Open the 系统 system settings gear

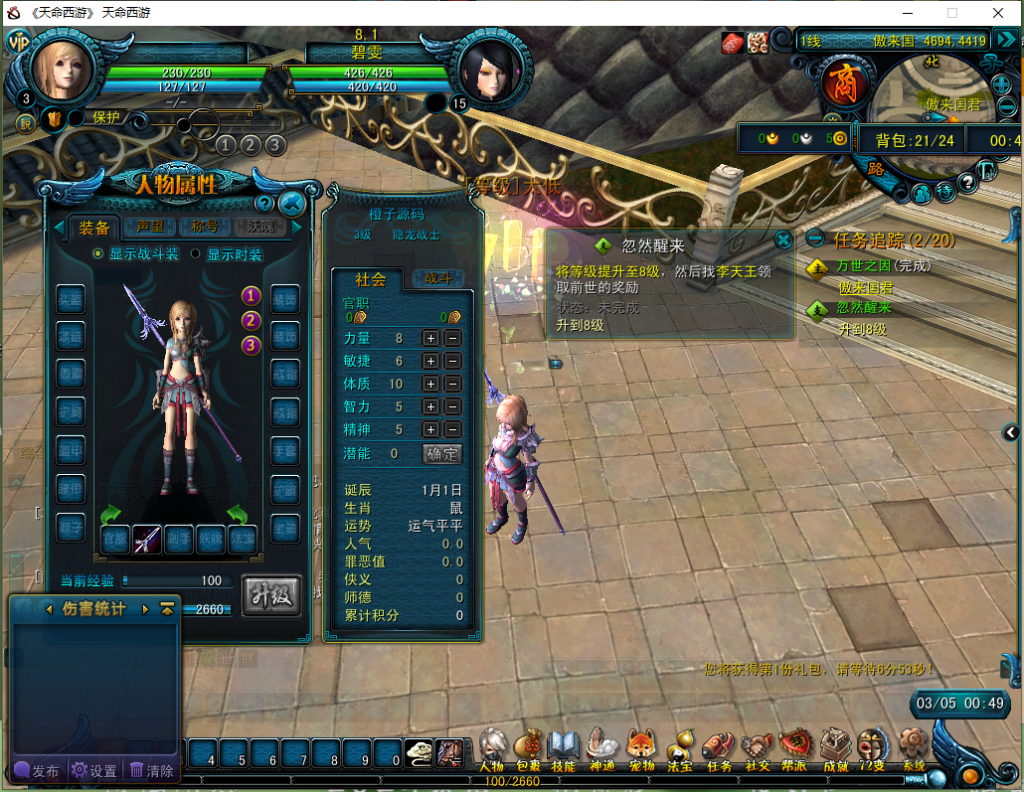pyautogui.click(x=913, y=749)
